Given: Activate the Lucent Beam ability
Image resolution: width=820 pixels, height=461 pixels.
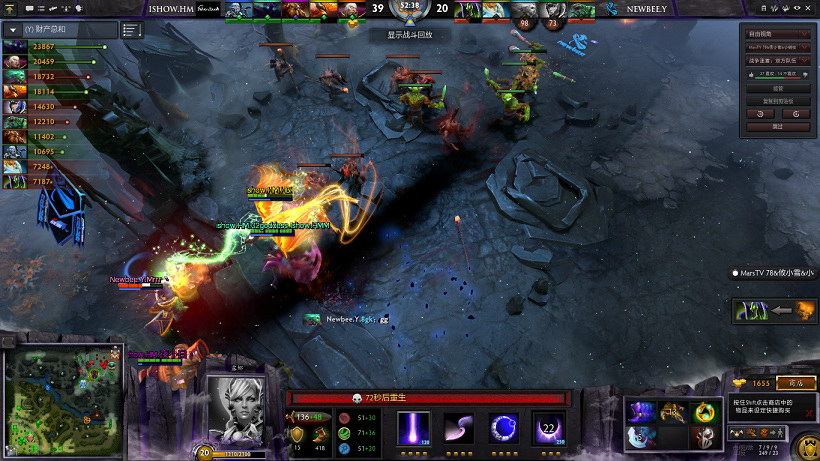Looking at the screenshot, I should pyautogui.click(x=414, y=427).
